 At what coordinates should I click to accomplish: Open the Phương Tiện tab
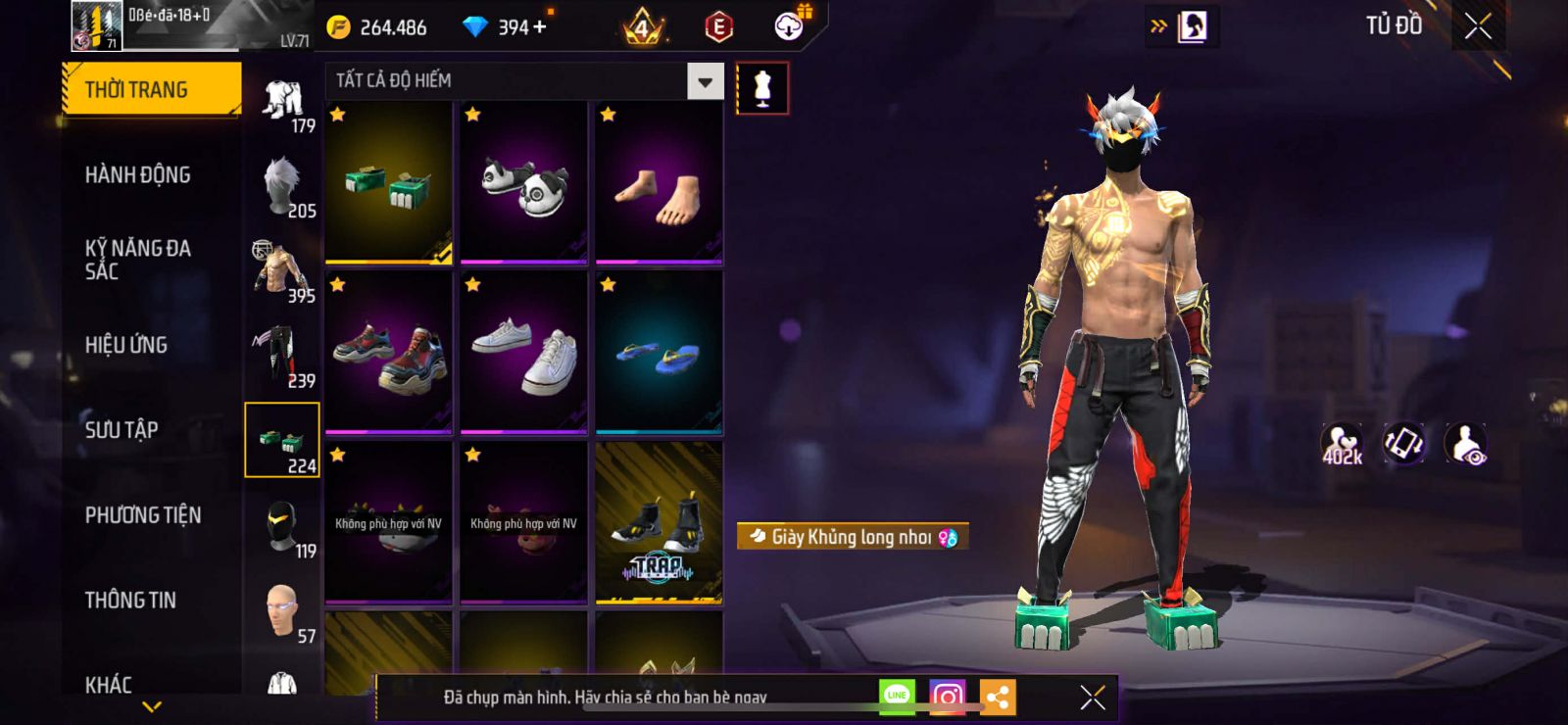142,515
